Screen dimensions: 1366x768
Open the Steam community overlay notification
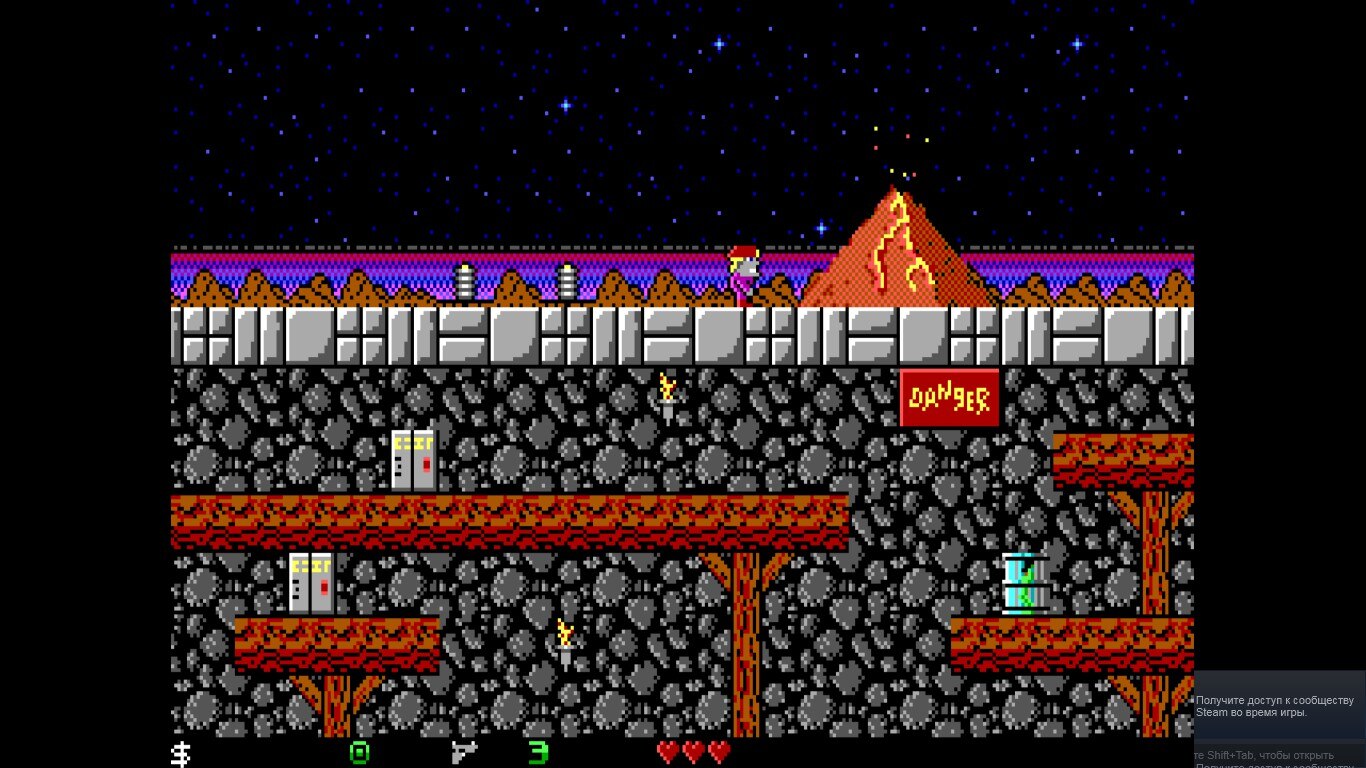(x=1279, y=706)
